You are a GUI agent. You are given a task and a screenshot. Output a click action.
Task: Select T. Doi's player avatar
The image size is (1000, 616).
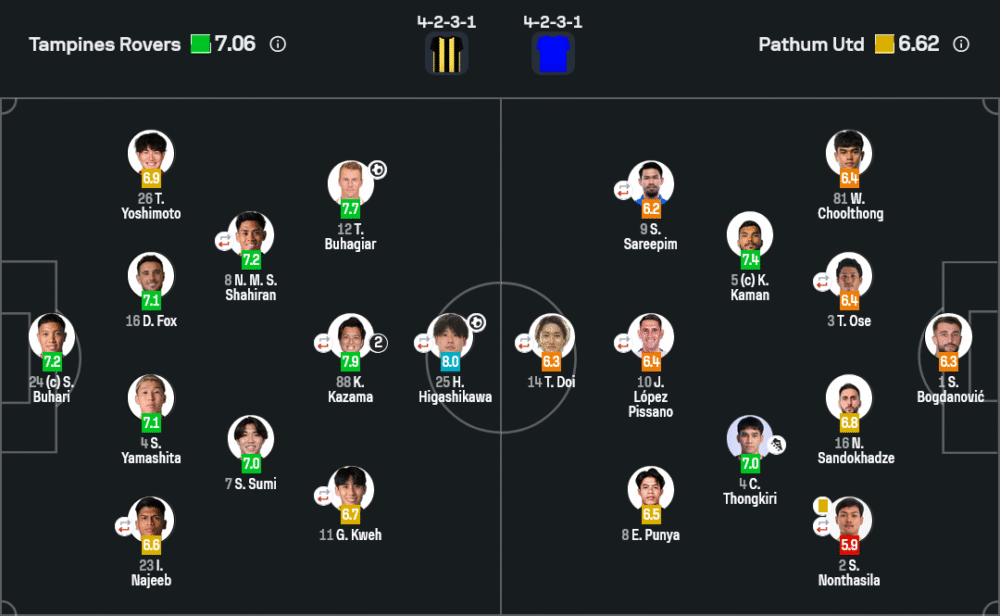[x=551, y=337]
